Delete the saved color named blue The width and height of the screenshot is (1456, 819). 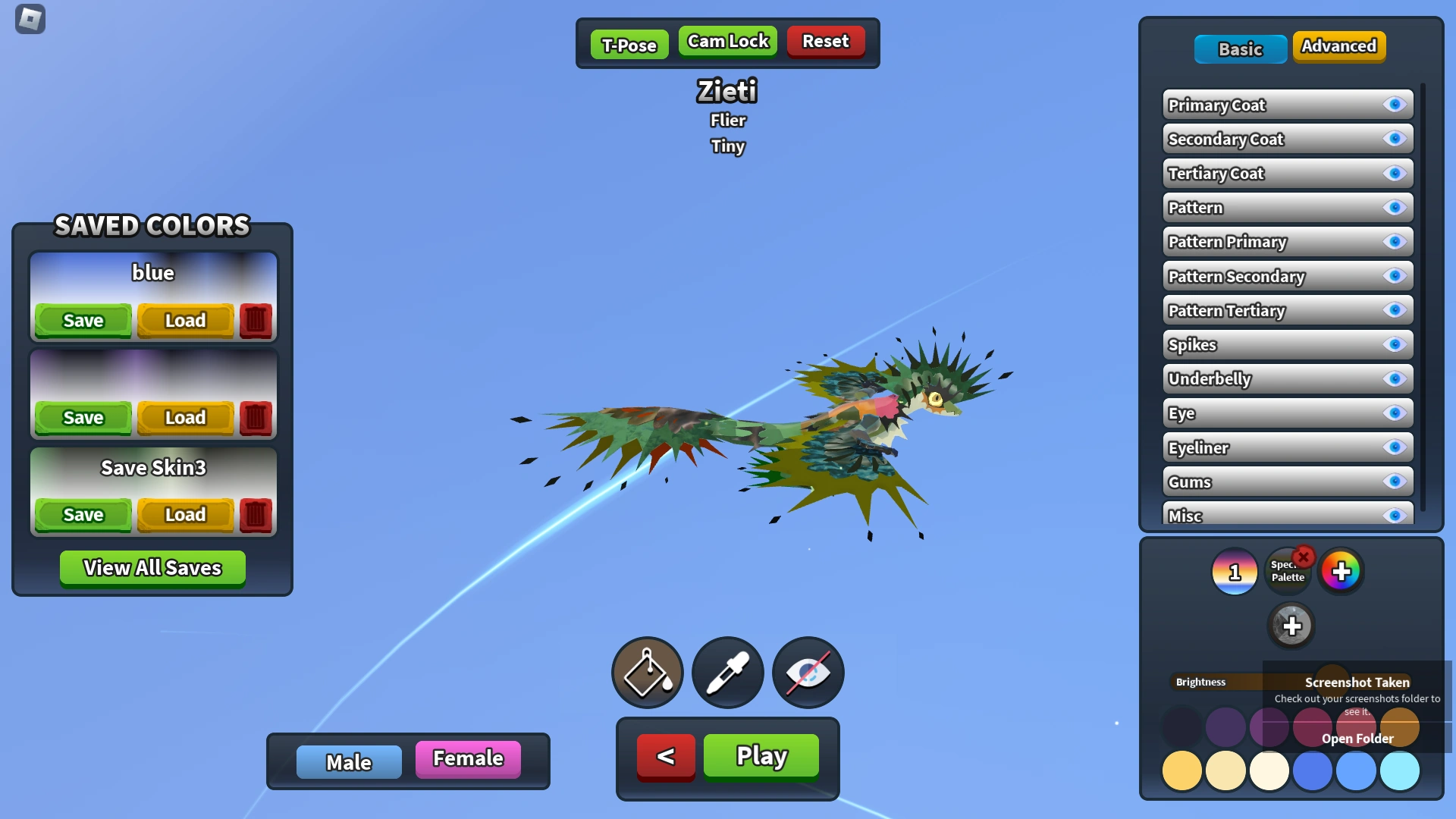pyautogui.click(x=256, y=319)
